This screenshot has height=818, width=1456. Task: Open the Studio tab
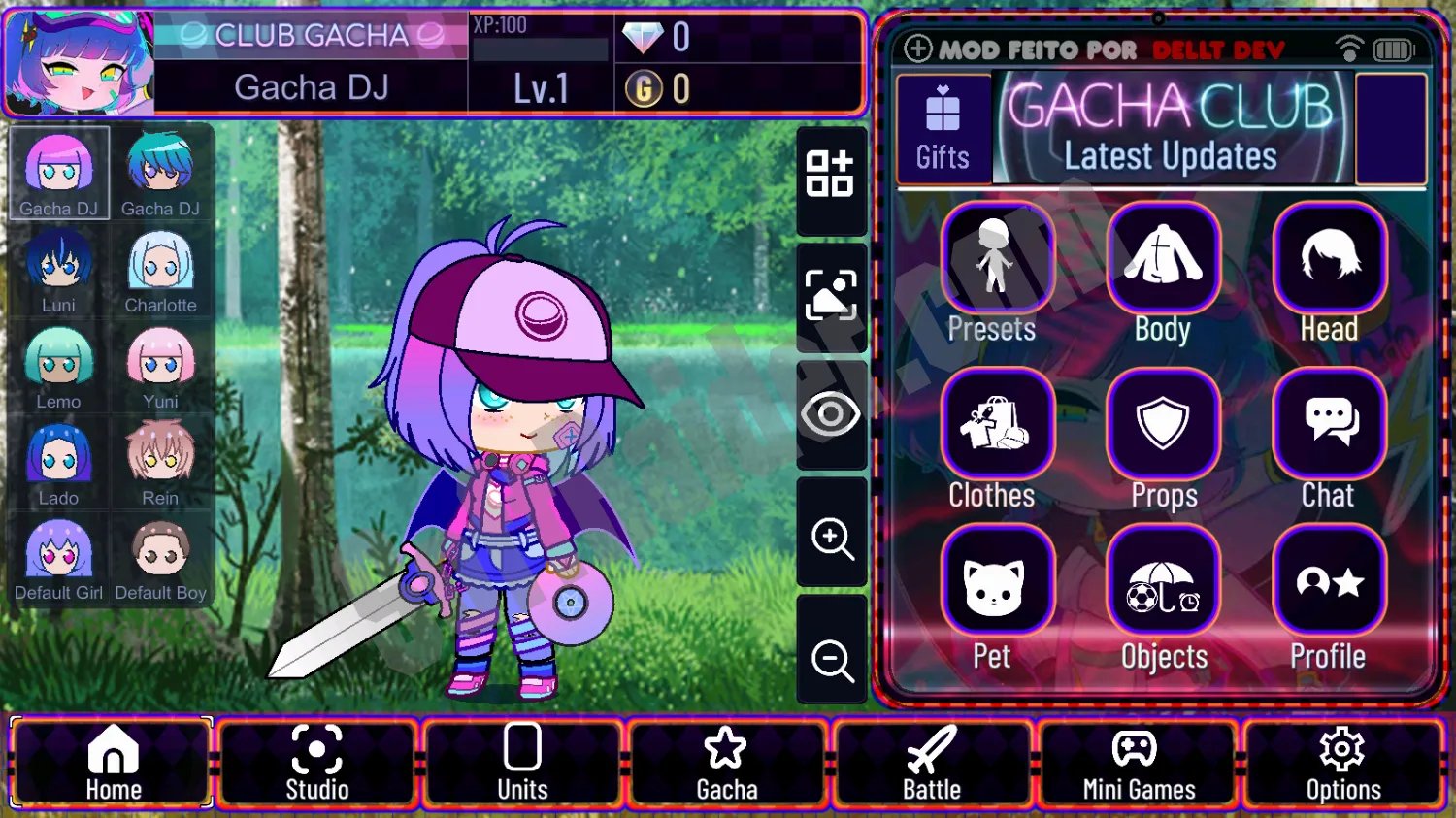pyautogui.click(x=316, y=763)
